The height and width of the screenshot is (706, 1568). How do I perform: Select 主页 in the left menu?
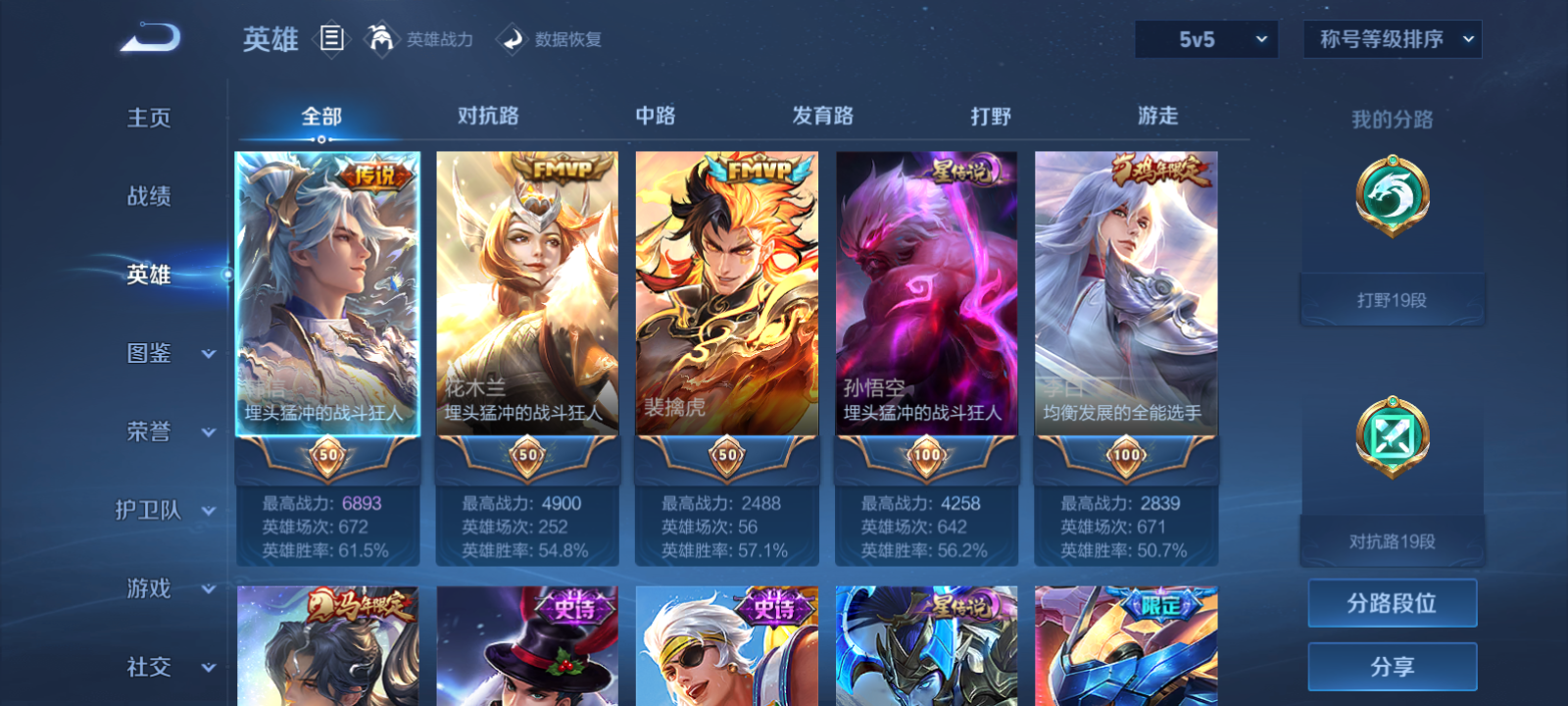(x=147, y=118)
